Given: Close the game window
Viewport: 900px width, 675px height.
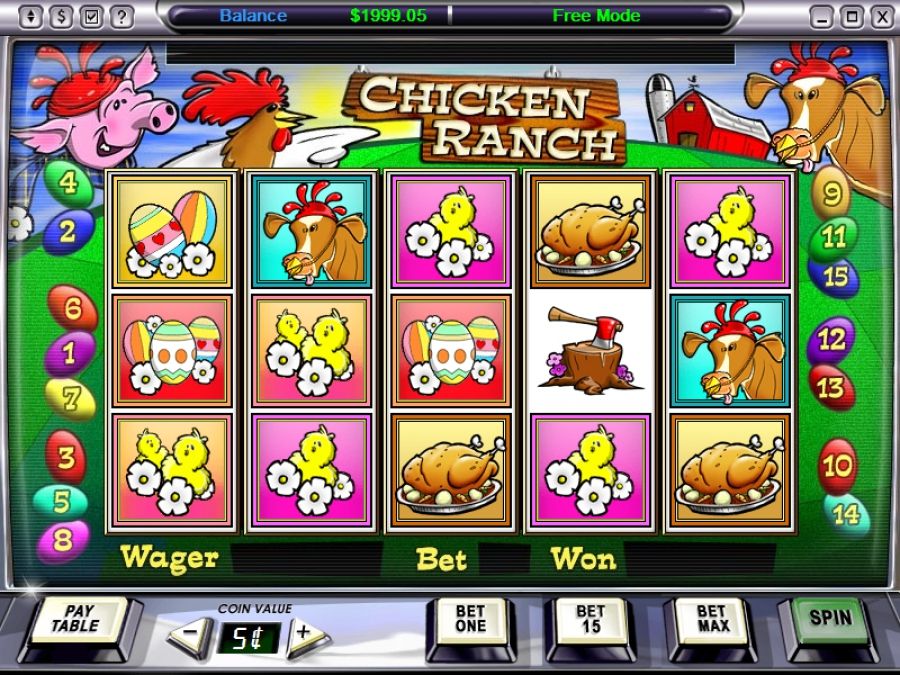Looking at the screenshot, I should point(881,17).
